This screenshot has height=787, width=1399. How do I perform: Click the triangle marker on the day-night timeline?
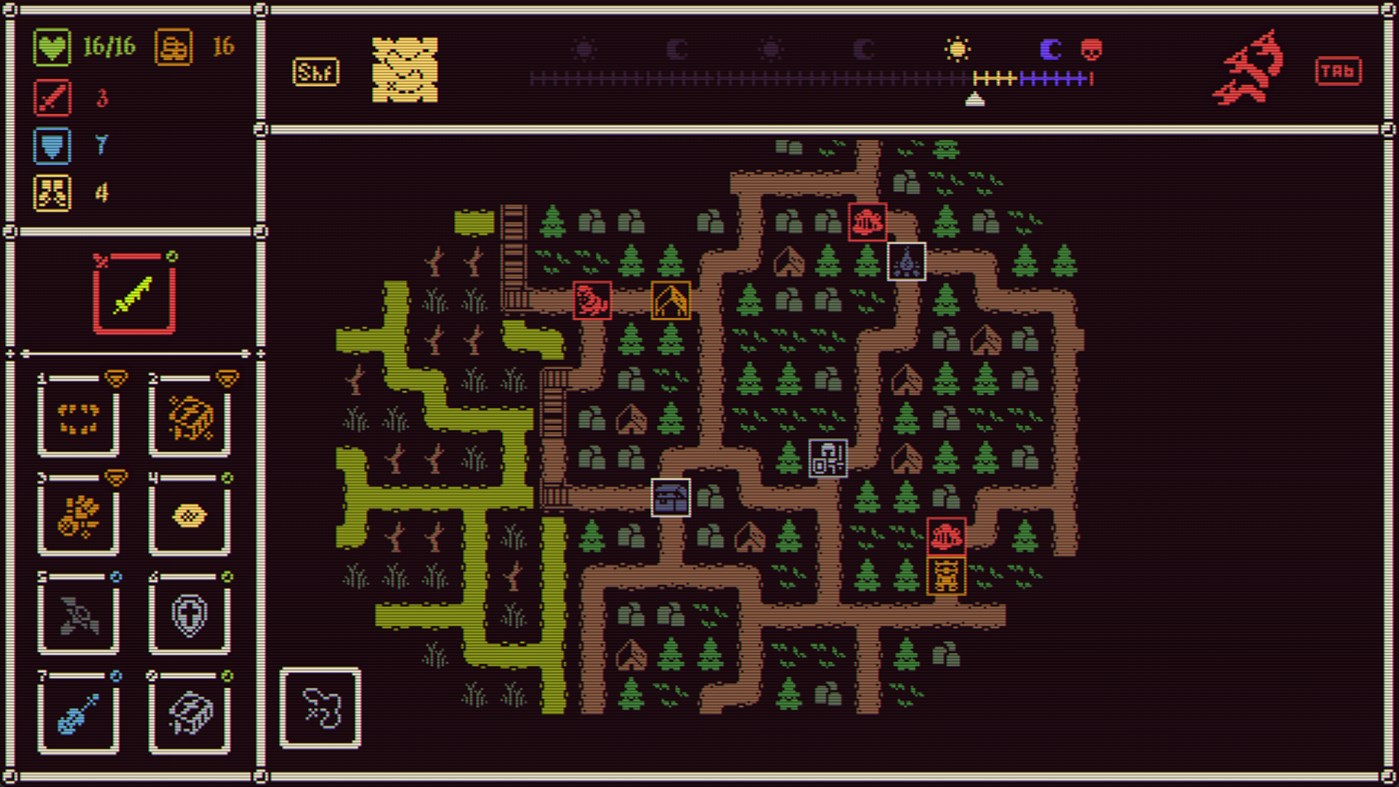(x=974, y=97)
